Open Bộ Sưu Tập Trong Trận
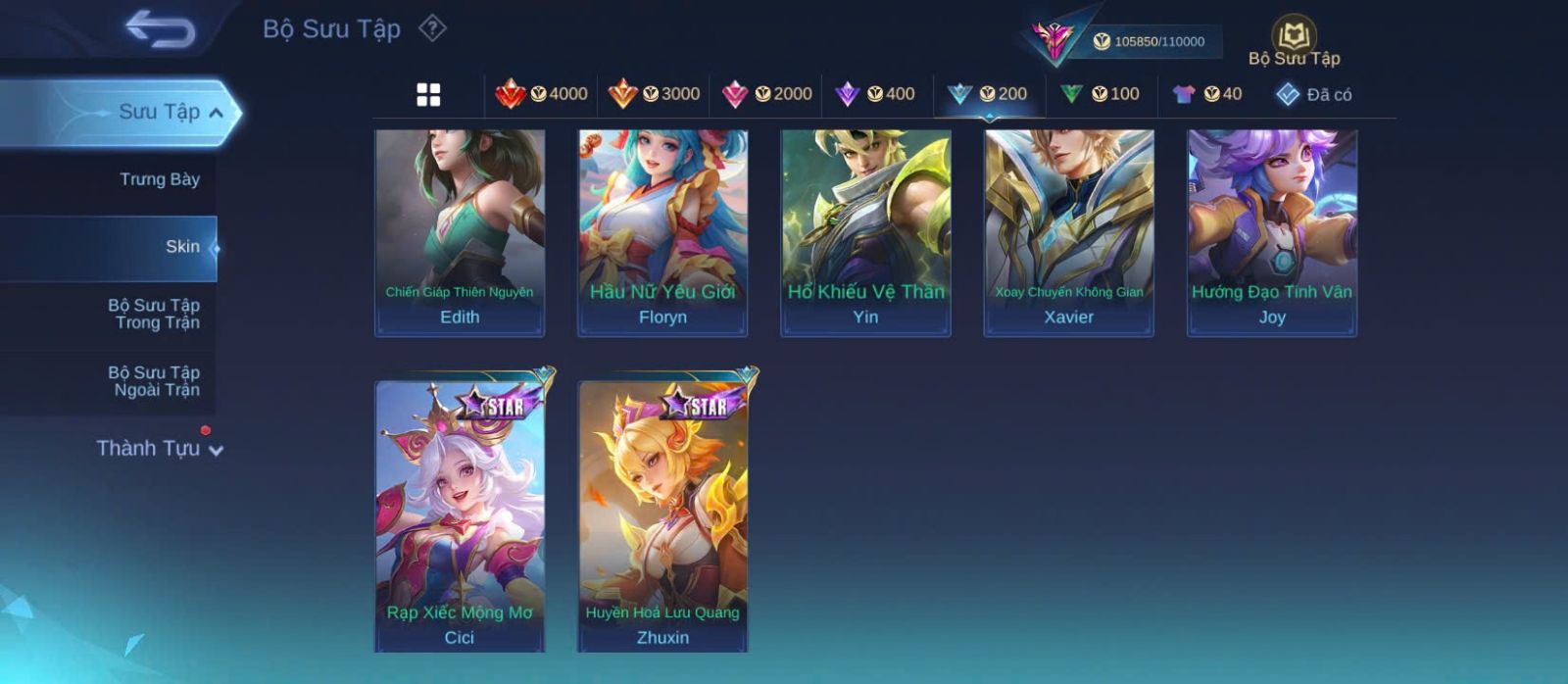The height and width of the screenshot is (684, 1568). click(x=154, y=314)
